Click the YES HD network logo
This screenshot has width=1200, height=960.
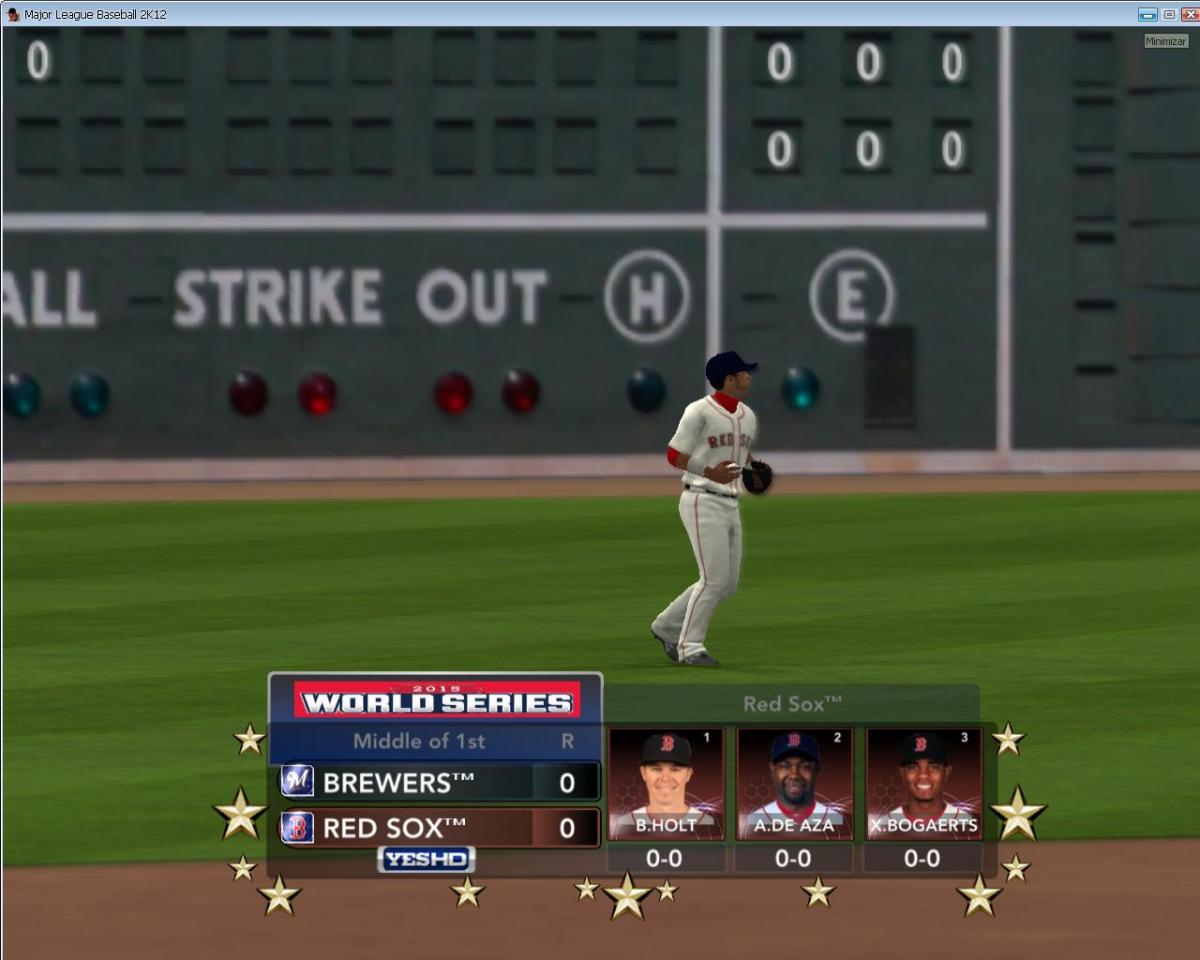pos(426,860)
